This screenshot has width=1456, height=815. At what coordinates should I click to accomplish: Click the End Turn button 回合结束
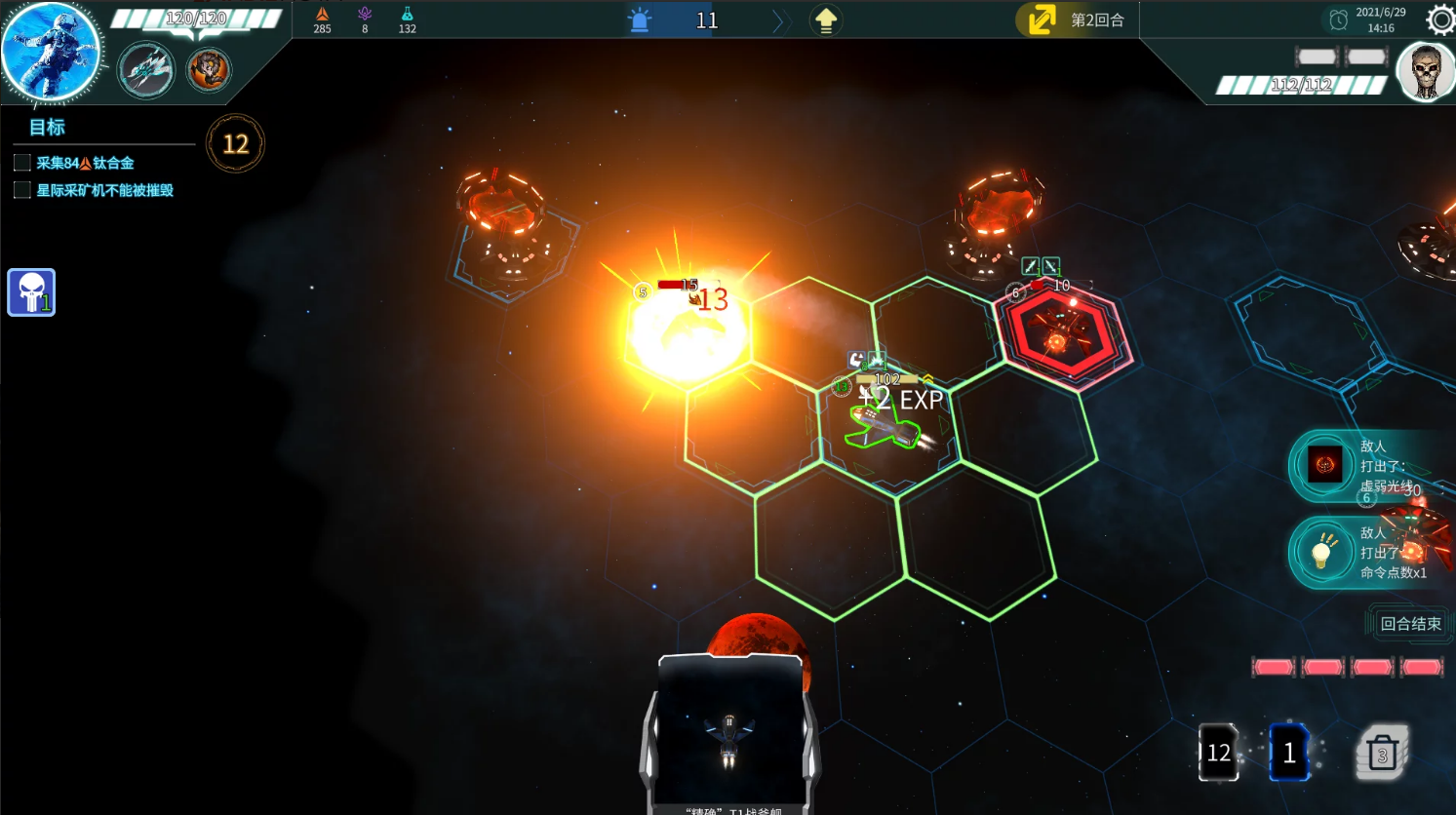(1409, 624)
